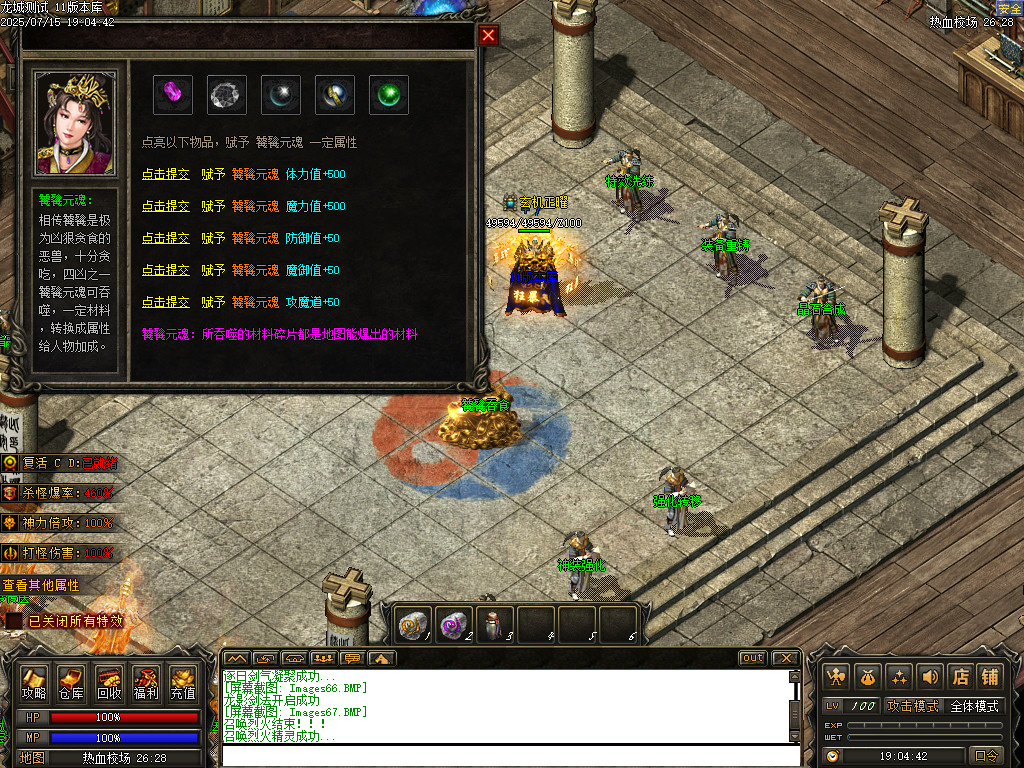This screenshot has width=1024, height=768.
Task: View 查看其他属性 attributes panel
Action: tap(41, 585)
